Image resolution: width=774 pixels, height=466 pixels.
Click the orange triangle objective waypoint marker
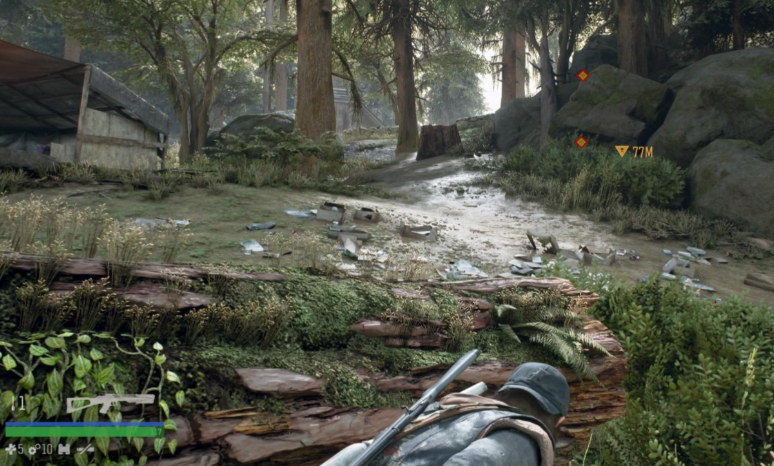[622, 151]
